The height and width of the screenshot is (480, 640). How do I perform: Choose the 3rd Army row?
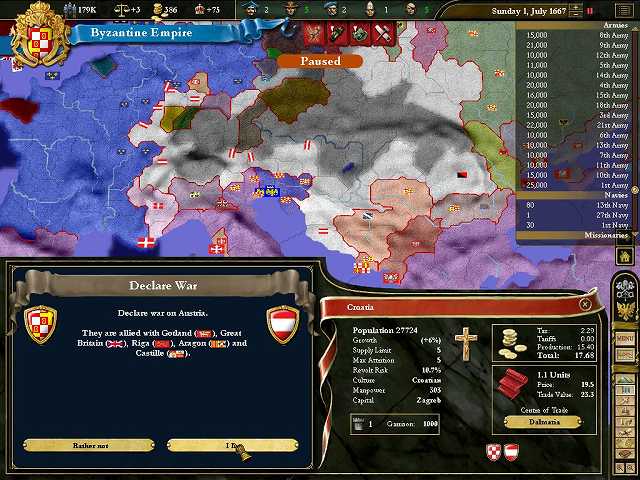click(577, 115)
